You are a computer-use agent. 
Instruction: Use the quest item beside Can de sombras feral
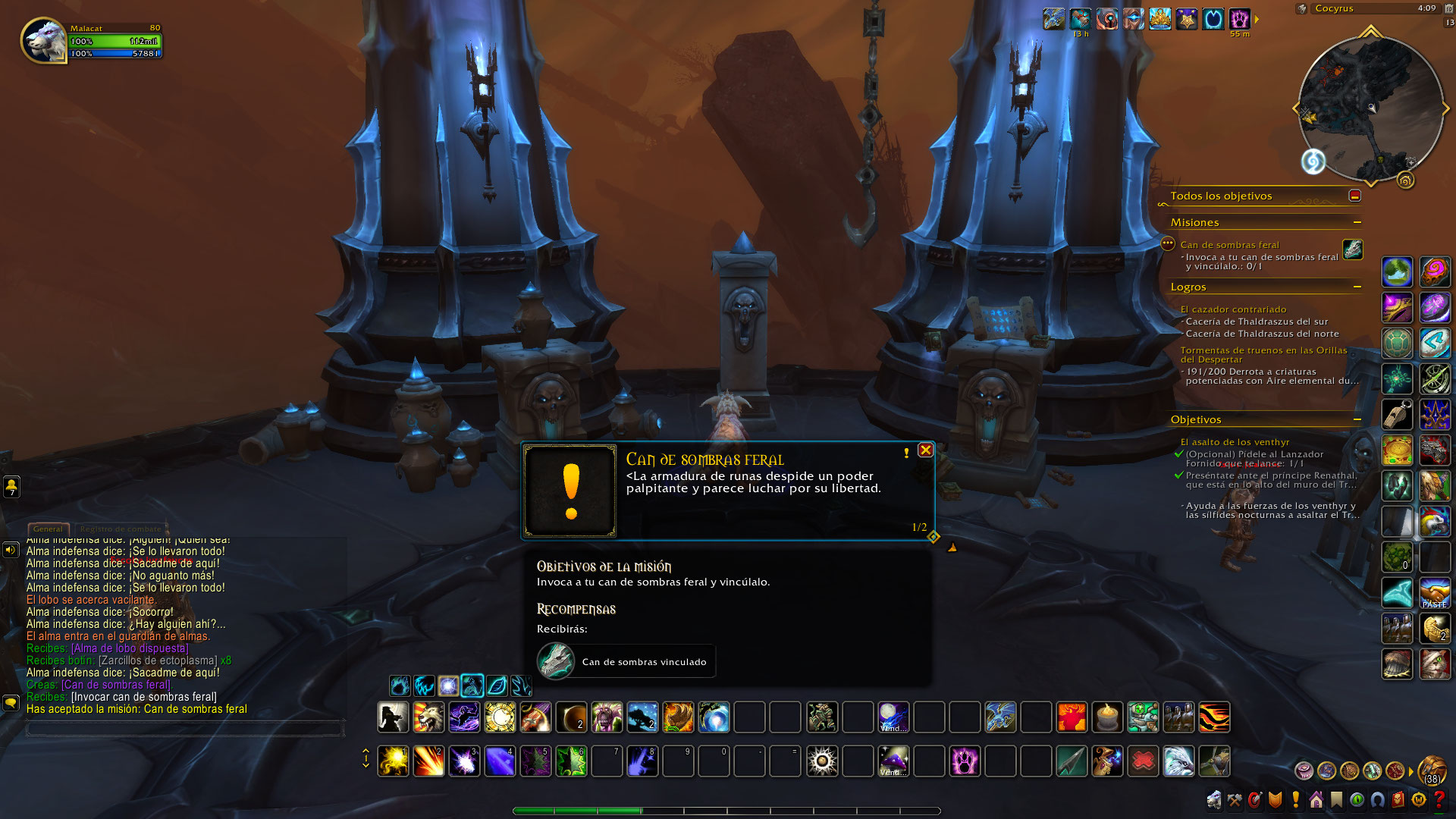coord(1352,249)
